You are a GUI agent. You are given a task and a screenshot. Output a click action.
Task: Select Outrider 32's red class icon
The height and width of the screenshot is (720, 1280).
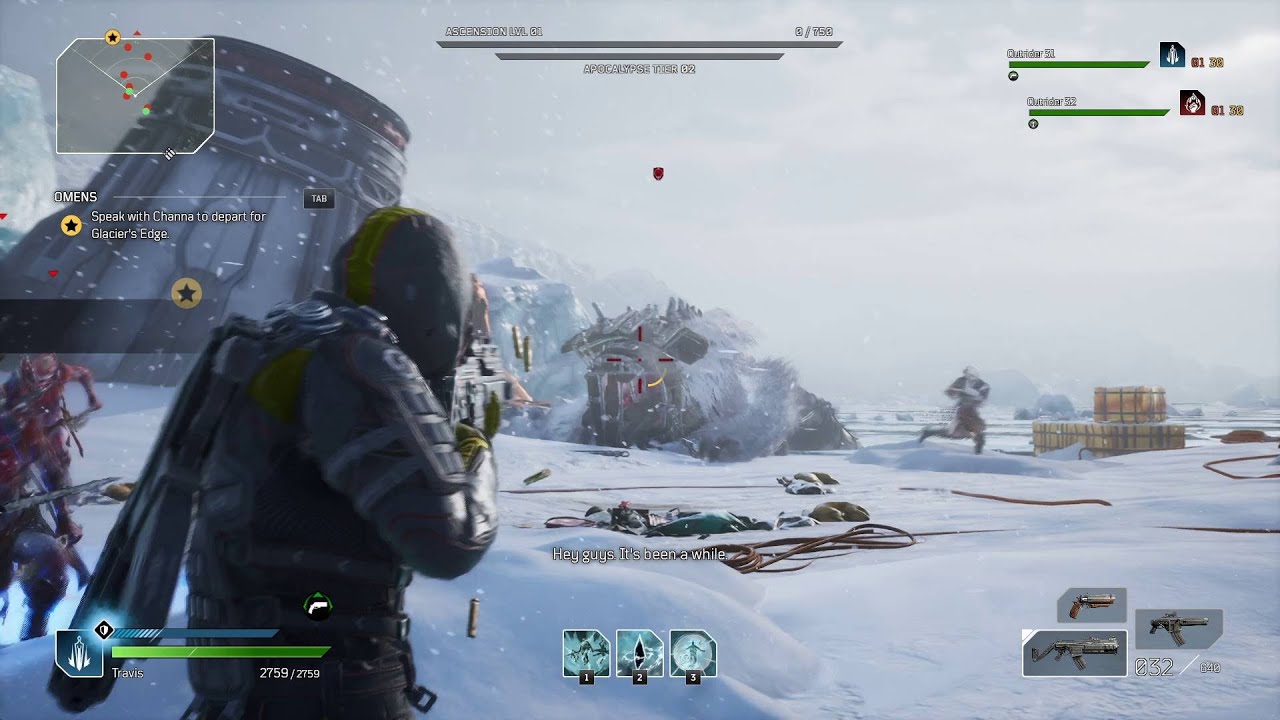pos(1192,103)
